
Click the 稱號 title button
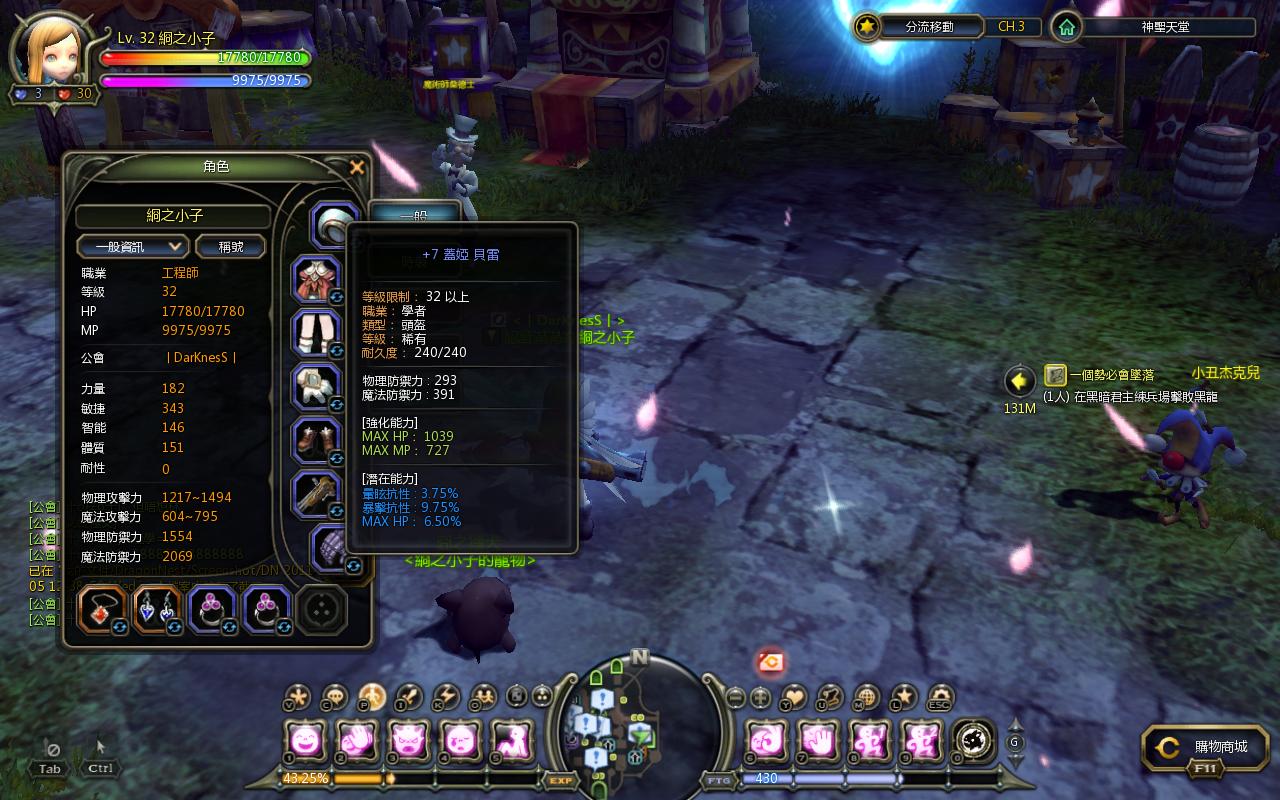pos(231,246)
